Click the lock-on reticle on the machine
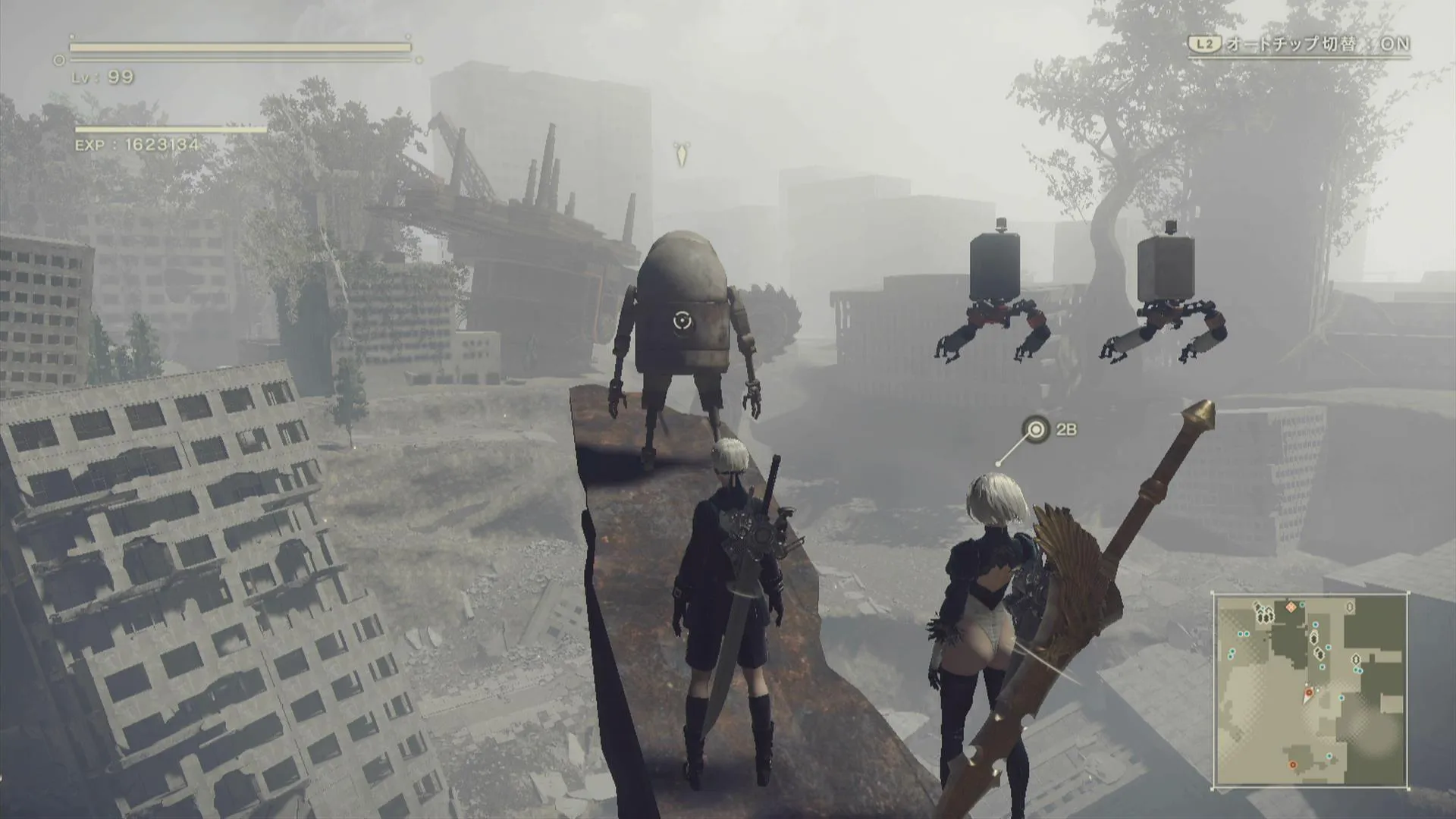This screenshot has height=819, width=1456. pyautogui.click(x=682, y=322)
